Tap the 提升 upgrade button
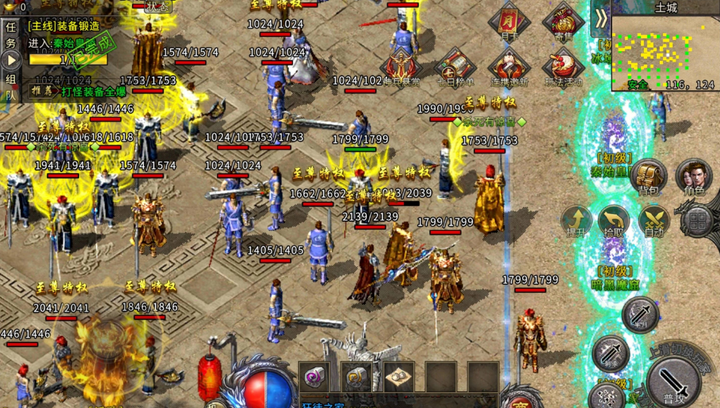Viewport: 720px width, 408px height. click(577, 221)
